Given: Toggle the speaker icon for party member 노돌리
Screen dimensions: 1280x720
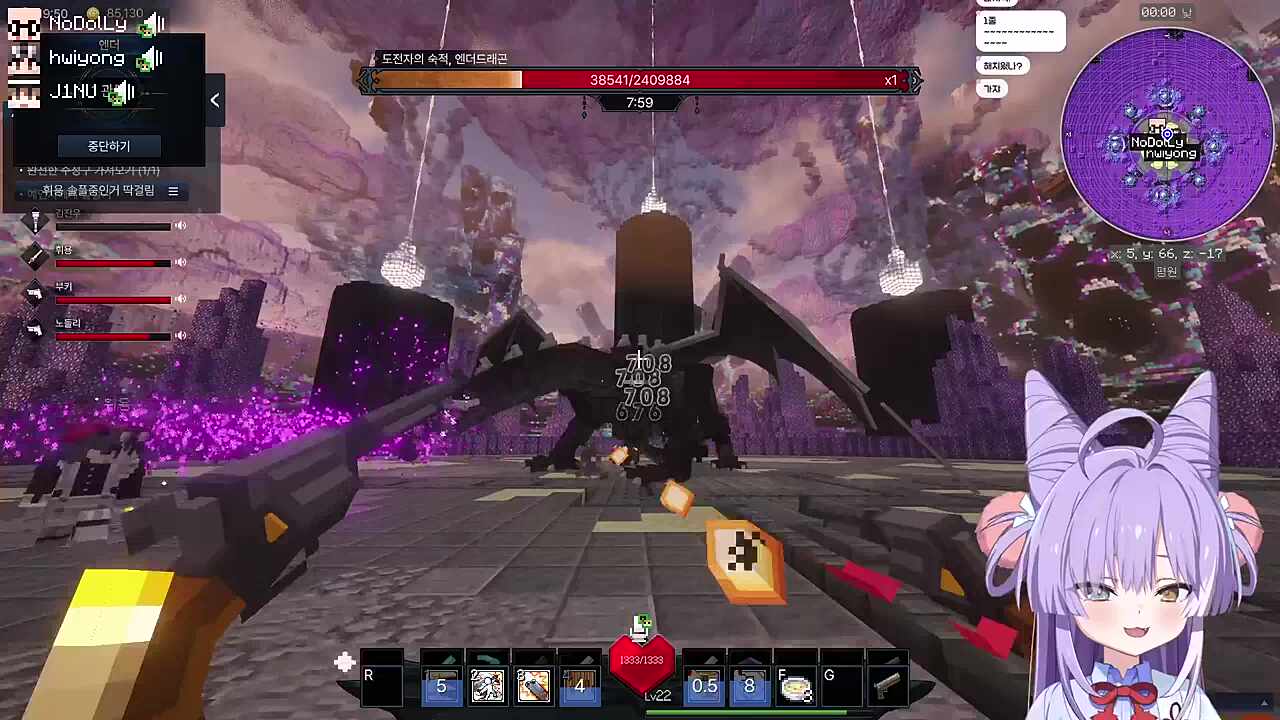Looking at the screenshot, I should (181, 335).
